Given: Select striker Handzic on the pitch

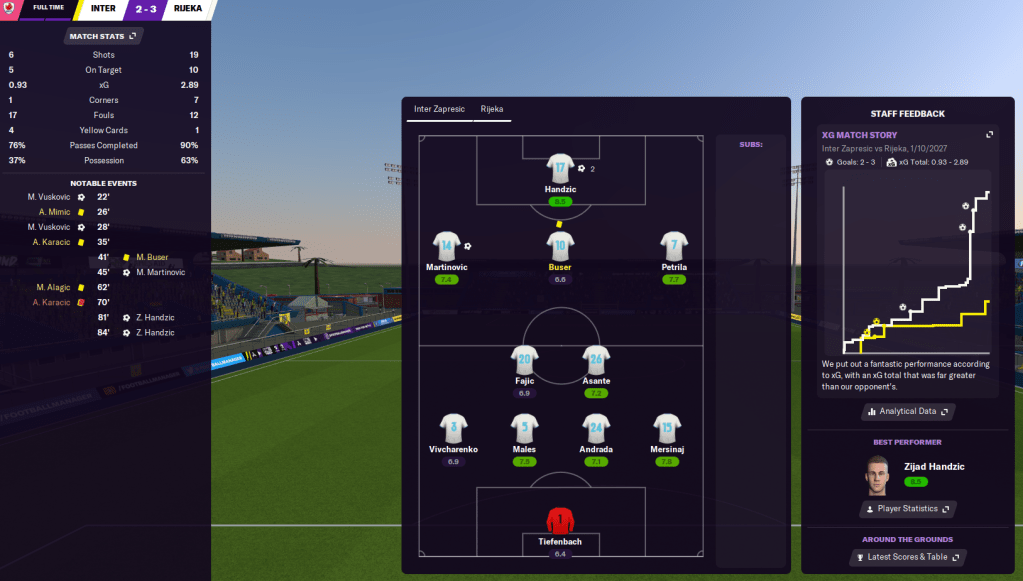Looking at the screenshot, I should pyautogui.click(x=560, y=170).
